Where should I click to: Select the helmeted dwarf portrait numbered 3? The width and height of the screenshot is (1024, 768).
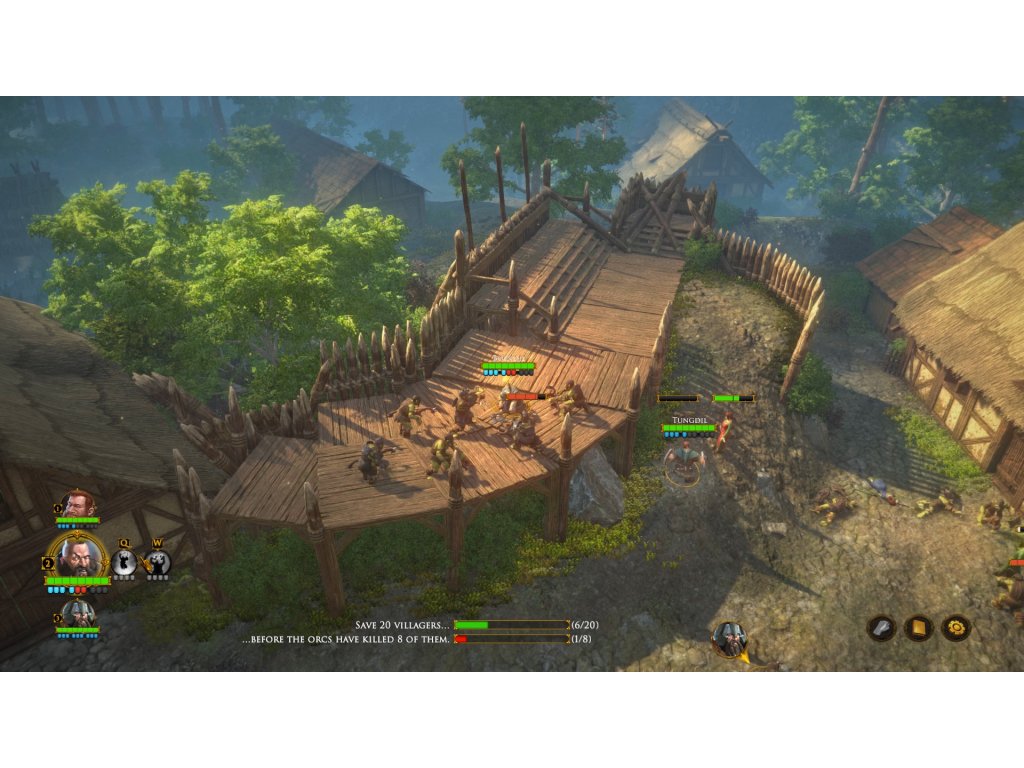77,613
